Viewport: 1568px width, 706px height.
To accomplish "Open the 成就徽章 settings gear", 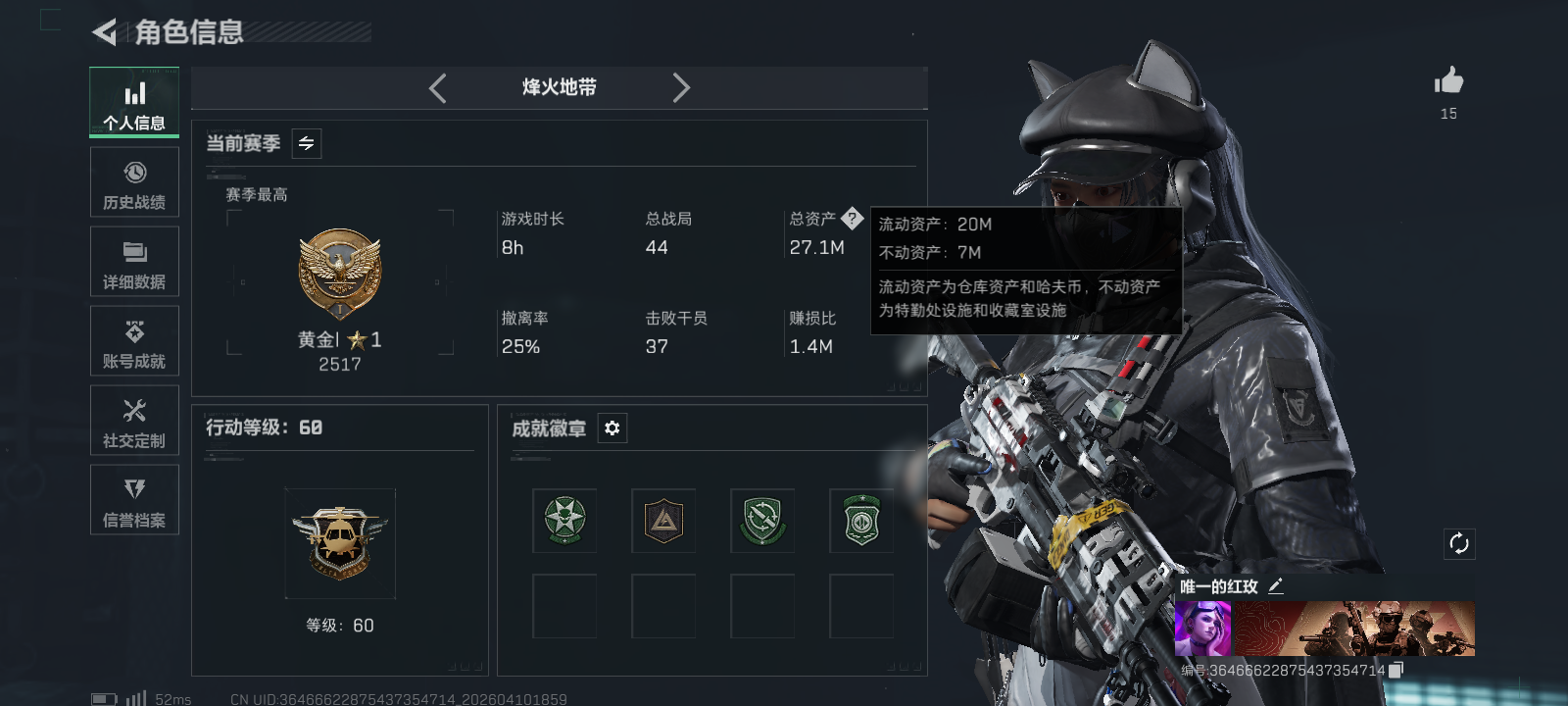I will (x=612, y=429).
